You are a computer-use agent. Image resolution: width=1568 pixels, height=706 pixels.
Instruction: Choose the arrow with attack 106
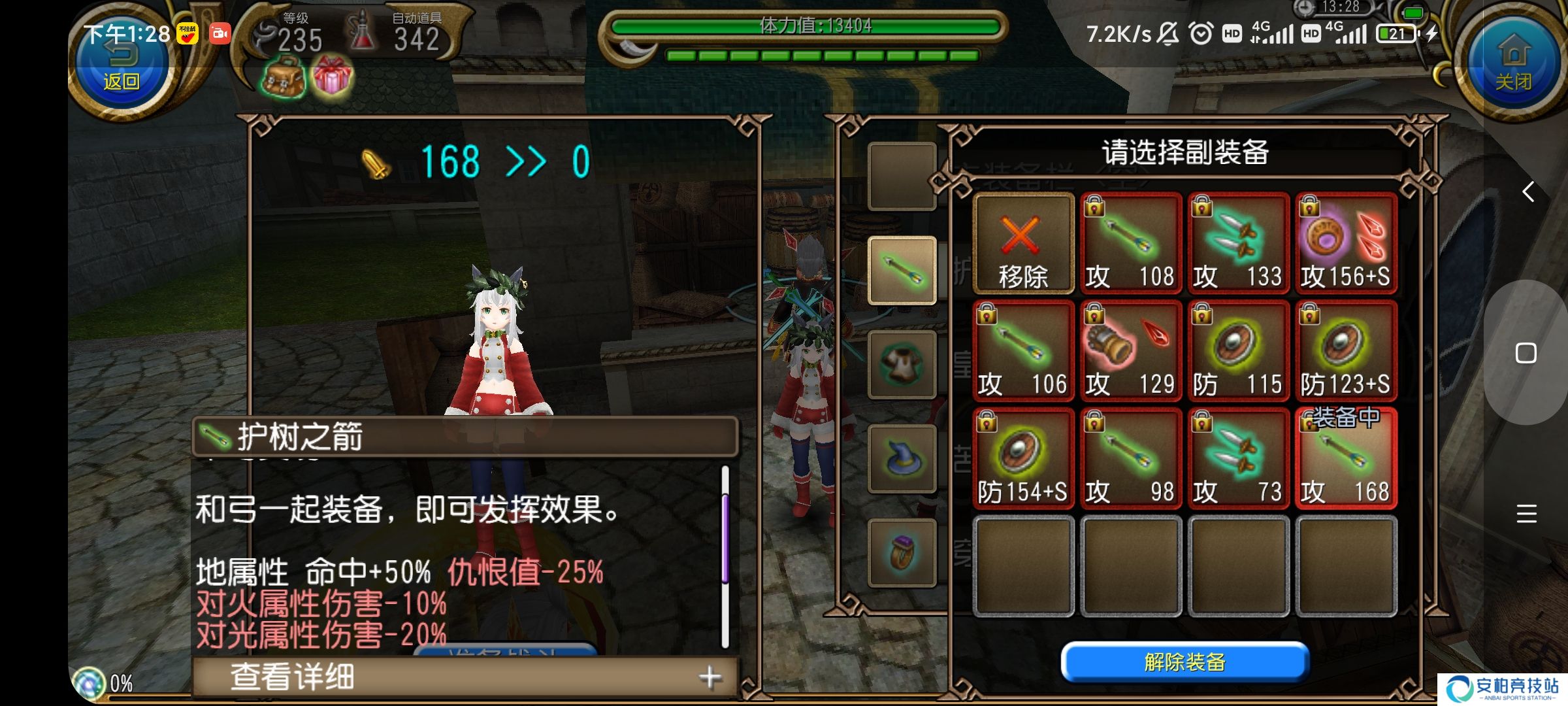(1023, 351)
